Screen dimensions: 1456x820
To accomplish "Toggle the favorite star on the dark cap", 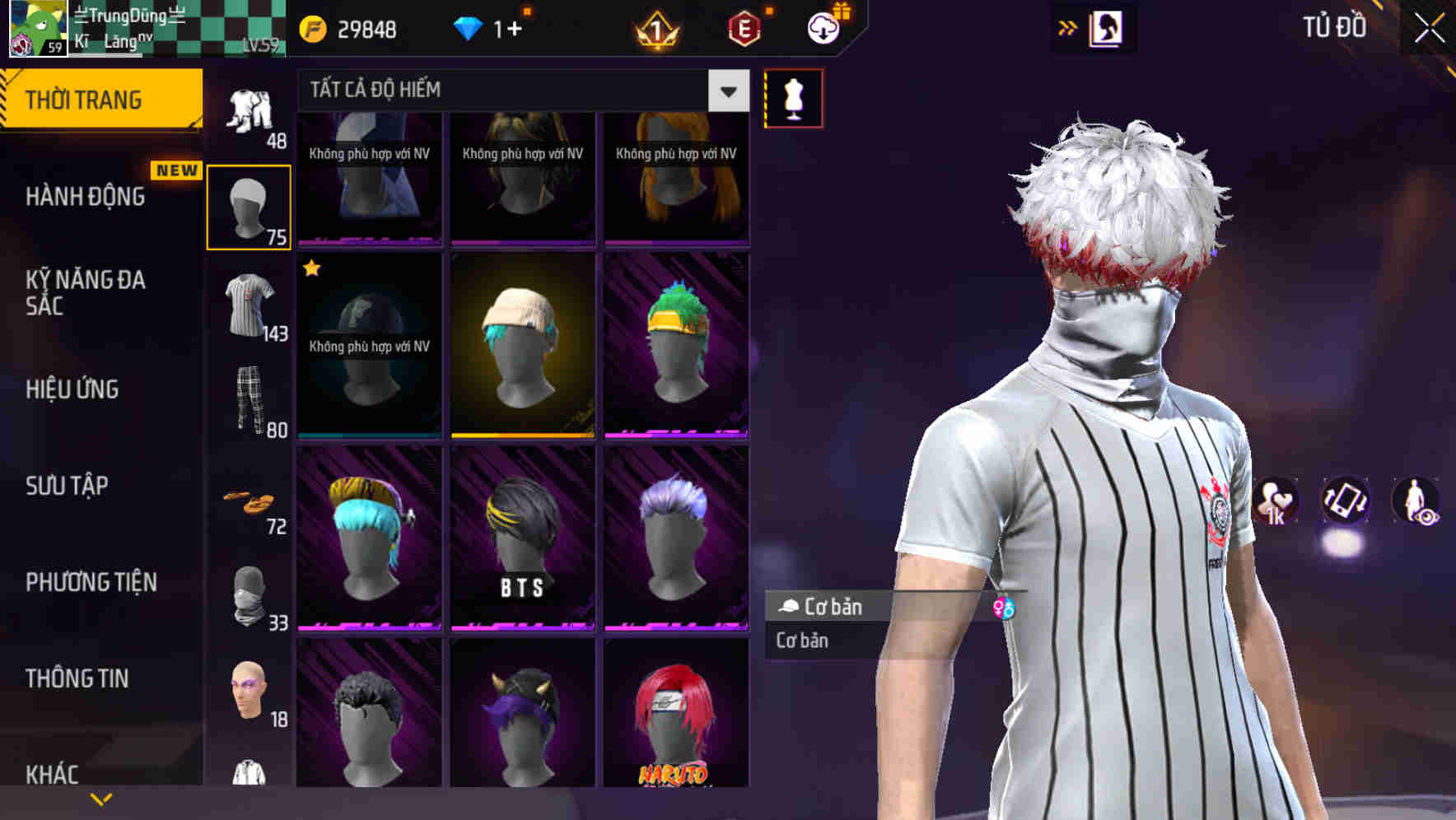I will (x=311, y=268).
